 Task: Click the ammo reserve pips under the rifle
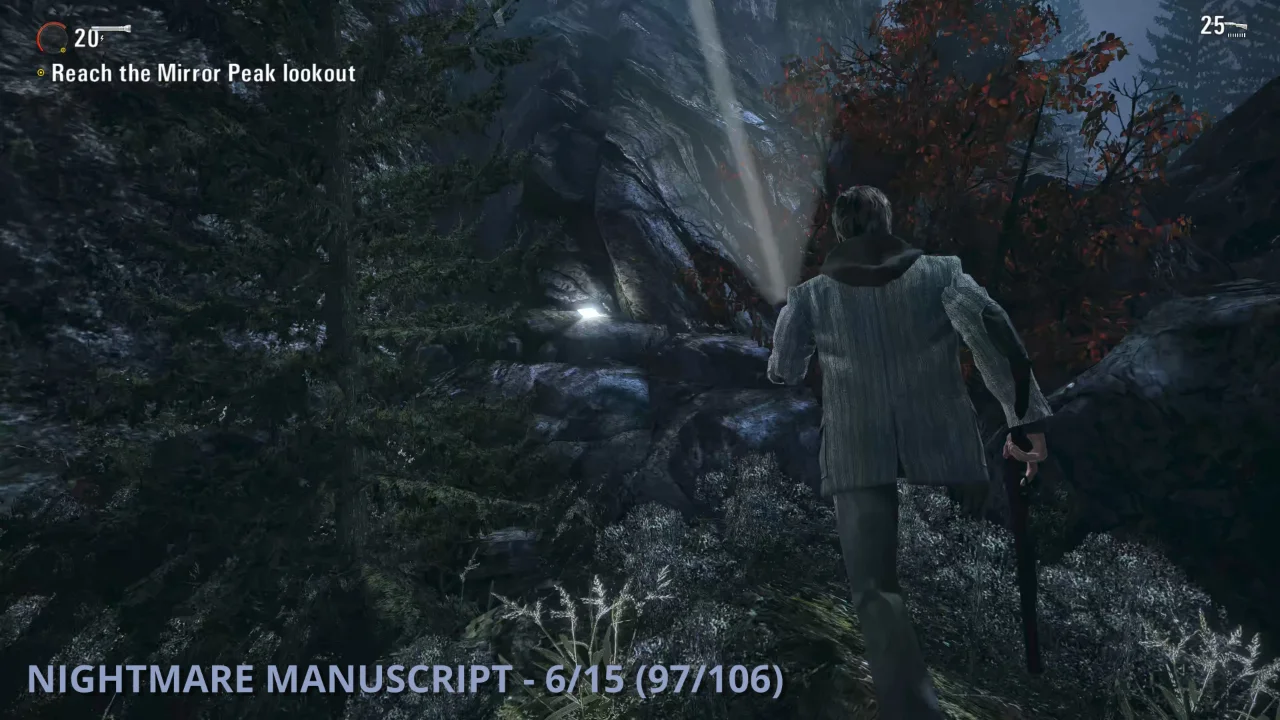tap(1237, 35)
